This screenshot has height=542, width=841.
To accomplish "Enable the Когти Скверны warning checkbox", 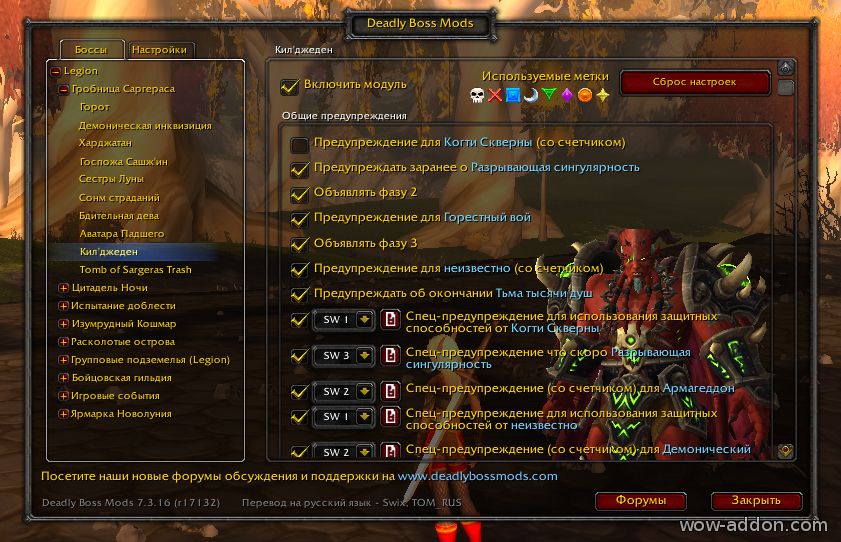I will tap(299, 145).
